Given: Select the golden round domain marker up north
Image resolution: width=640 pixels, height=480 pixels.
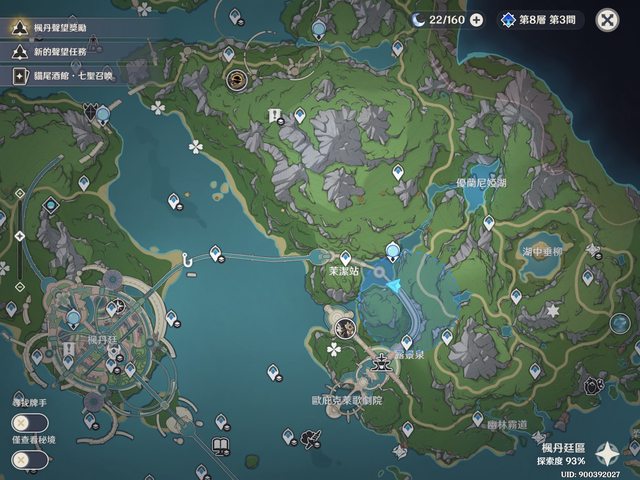Looking at the screenshot, I should [238, 79].
